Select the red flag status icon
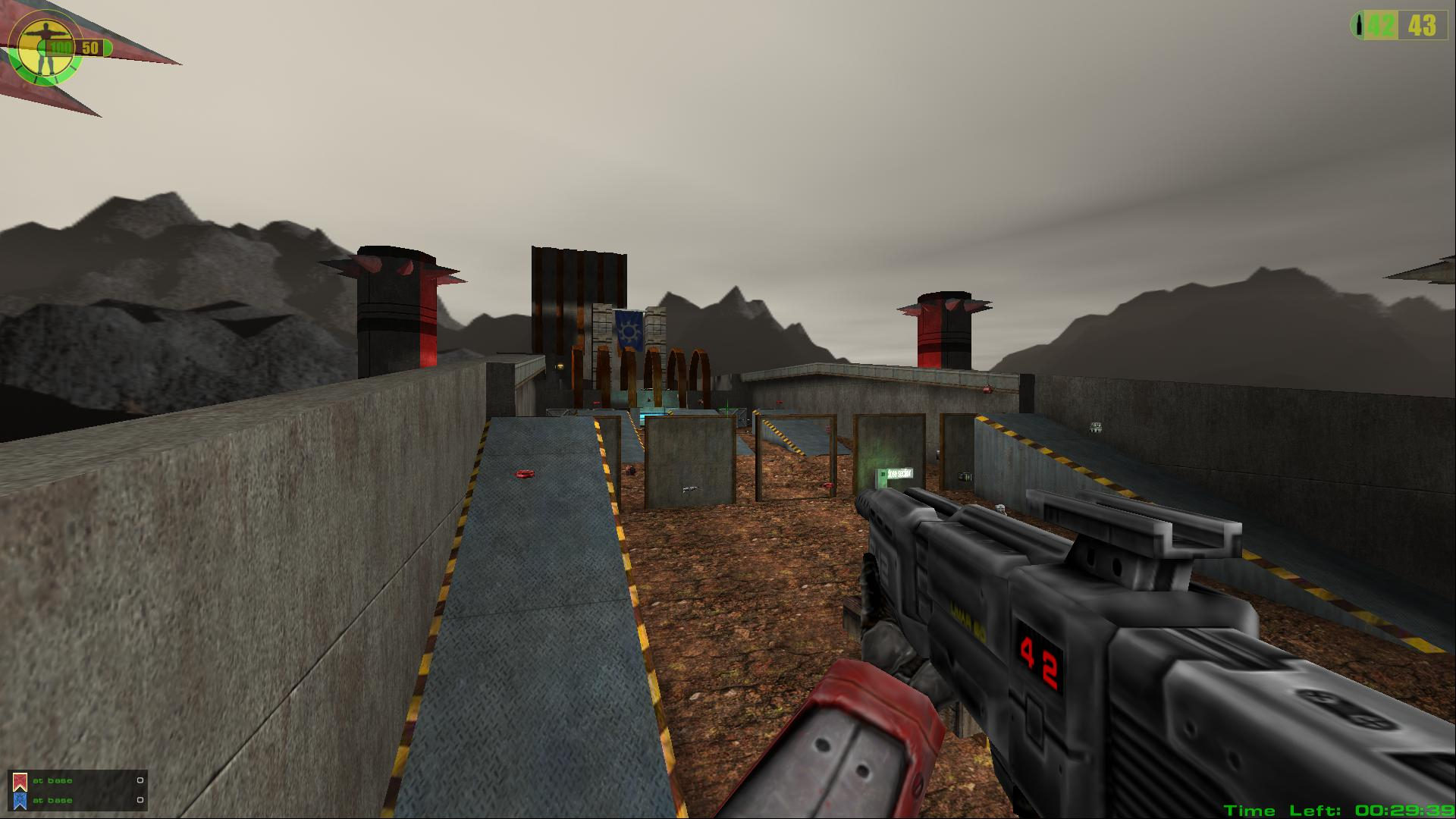This screenshot has height=819, width=1456. (20, 782)
